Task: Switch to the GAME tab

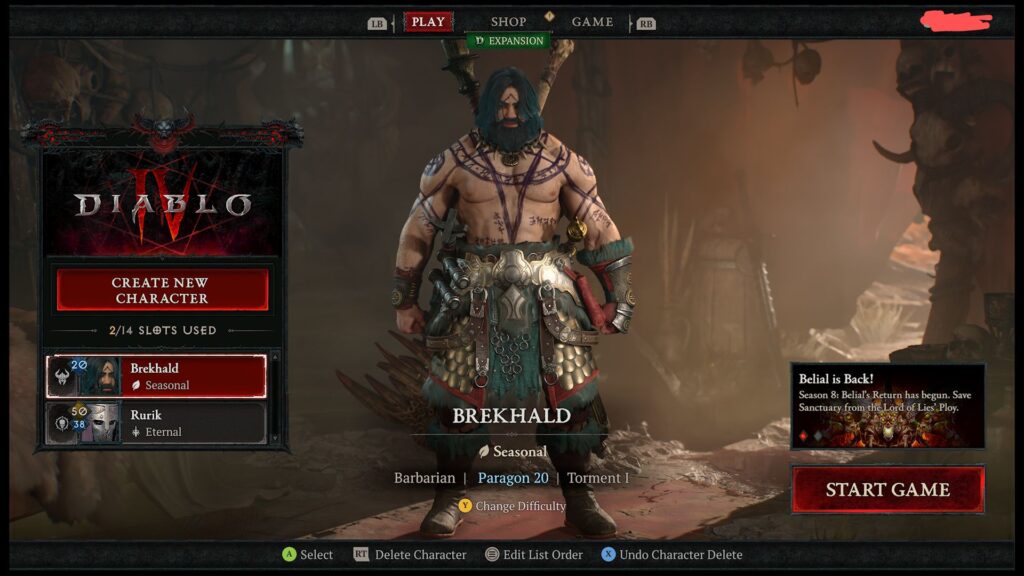Action: [592, 22]
